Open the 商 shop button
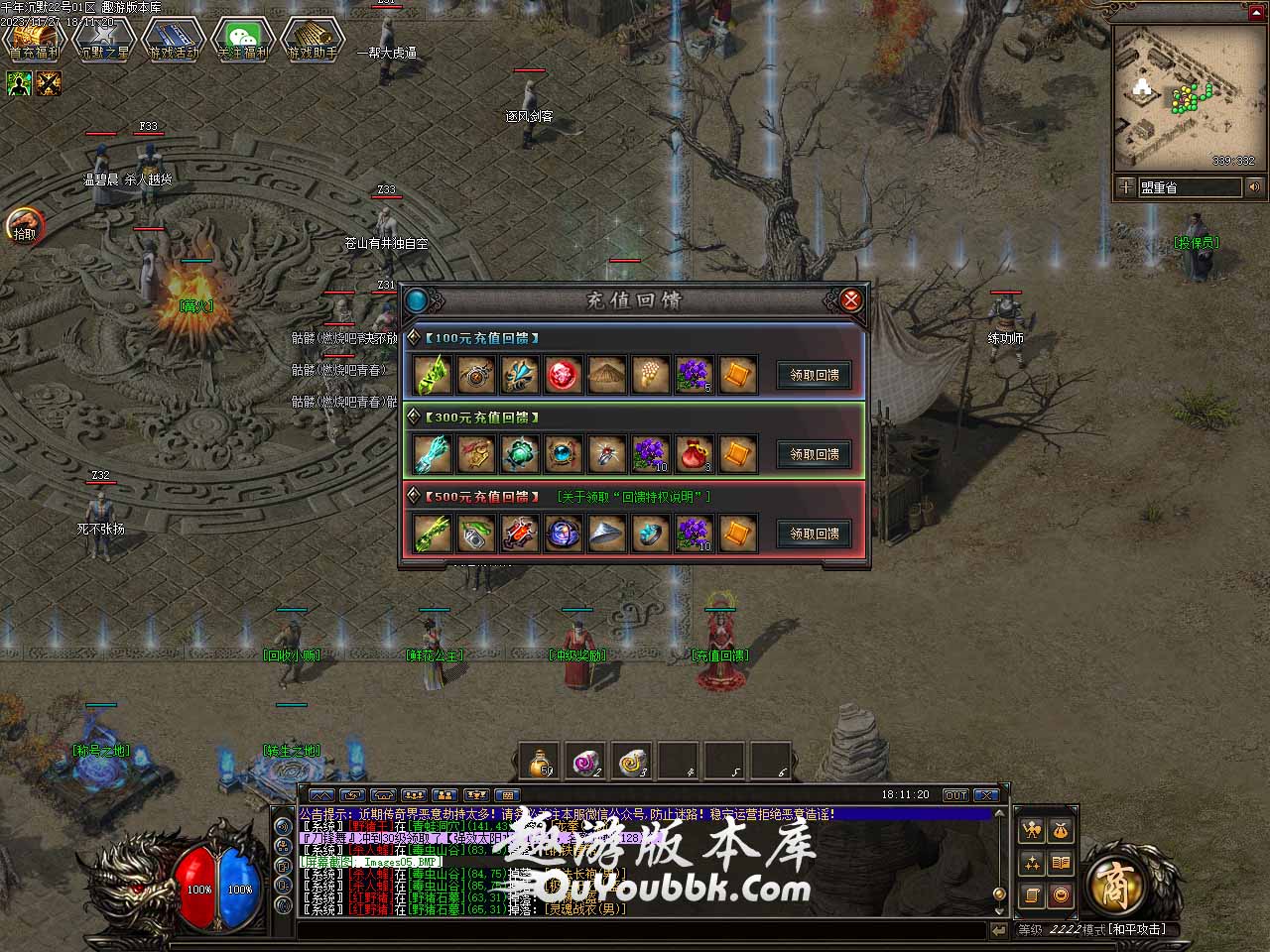Viewport: 1270px width, 952px height. pos(1118,882)
